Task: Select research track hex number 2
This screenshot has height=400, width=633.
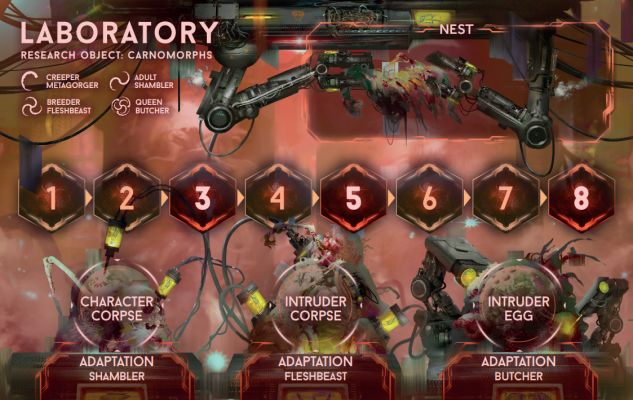Action: (127, 197)
